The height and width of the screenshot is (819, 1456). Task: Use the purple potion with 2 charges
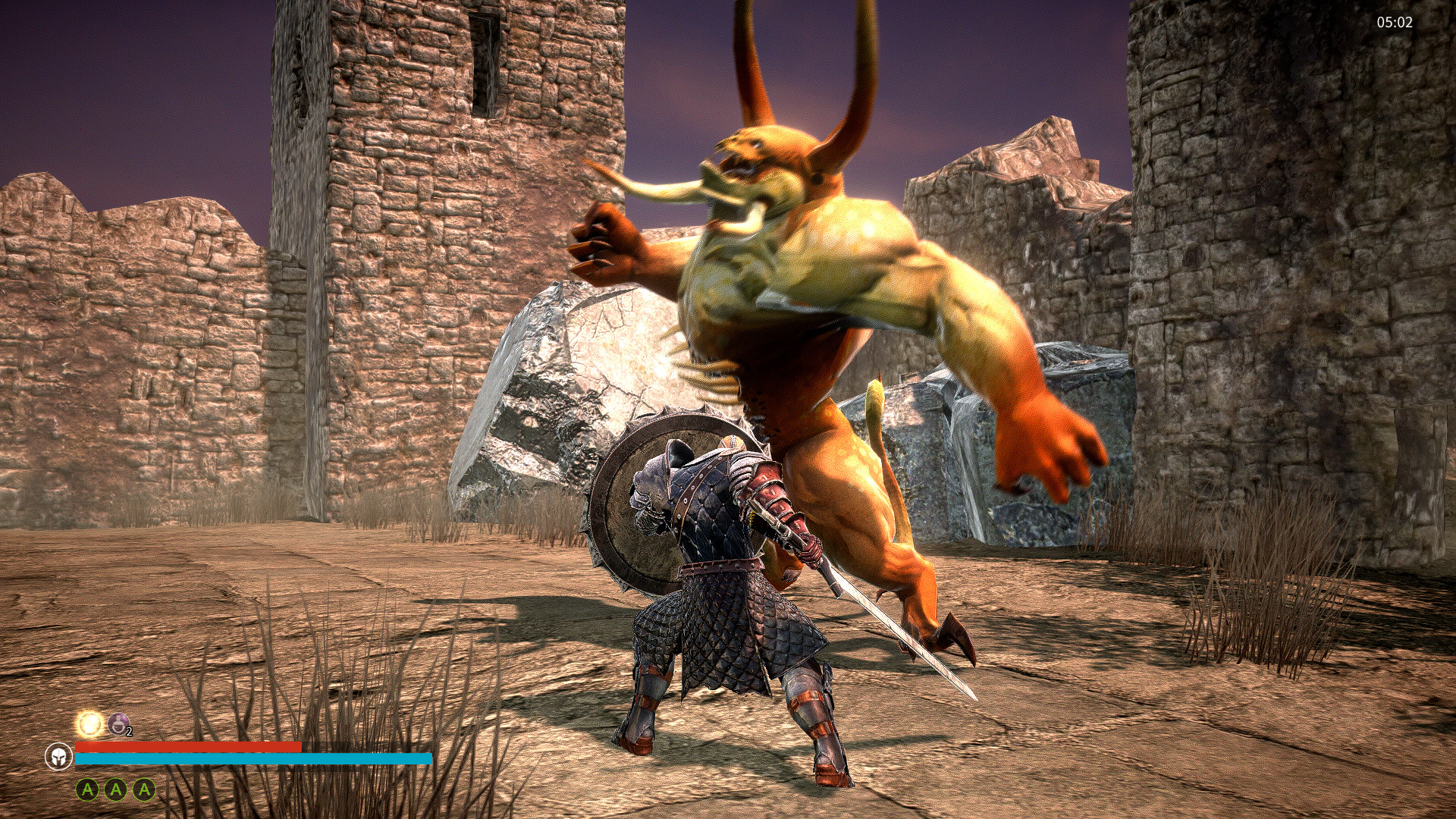pyautogui.click(x=118, y=723)
